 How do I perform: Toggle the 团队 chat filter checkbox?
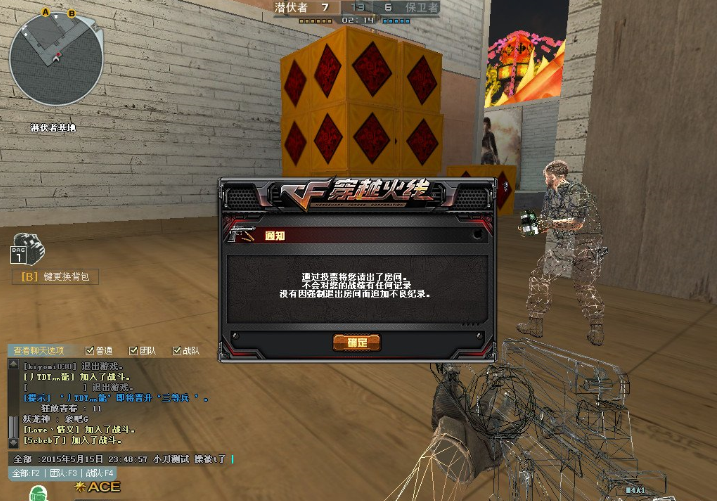[134, 351]
